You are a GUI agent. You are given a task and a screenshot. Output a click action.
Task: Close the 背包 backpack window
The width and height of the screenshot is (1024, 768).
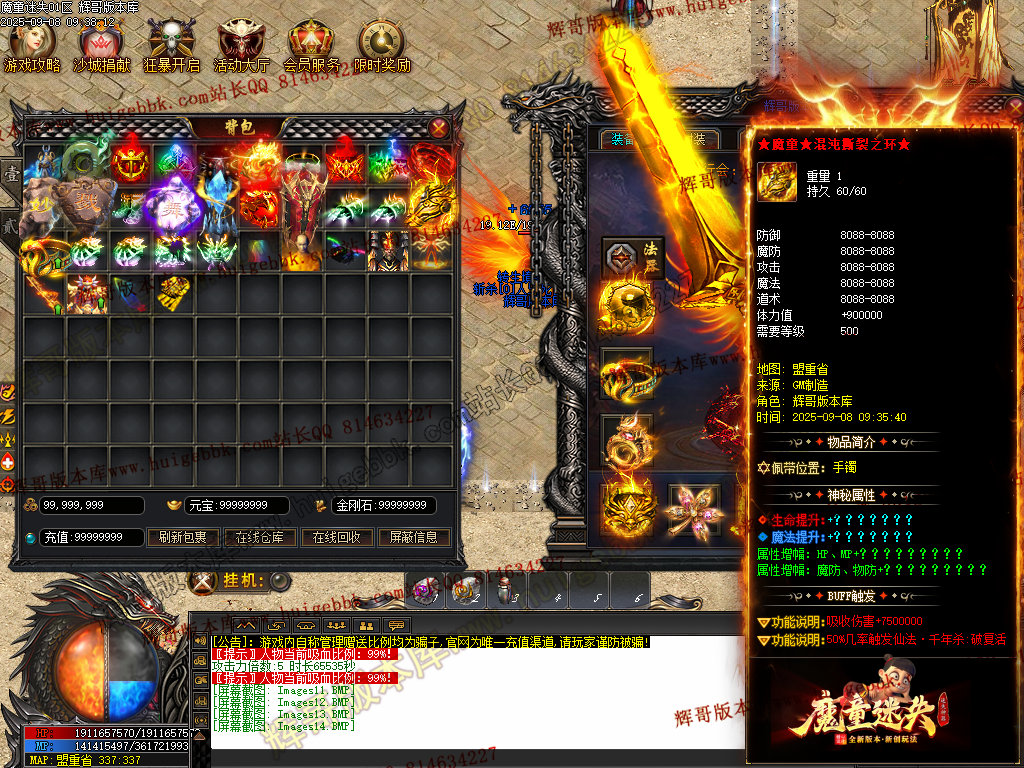click(x=439, y=127)
